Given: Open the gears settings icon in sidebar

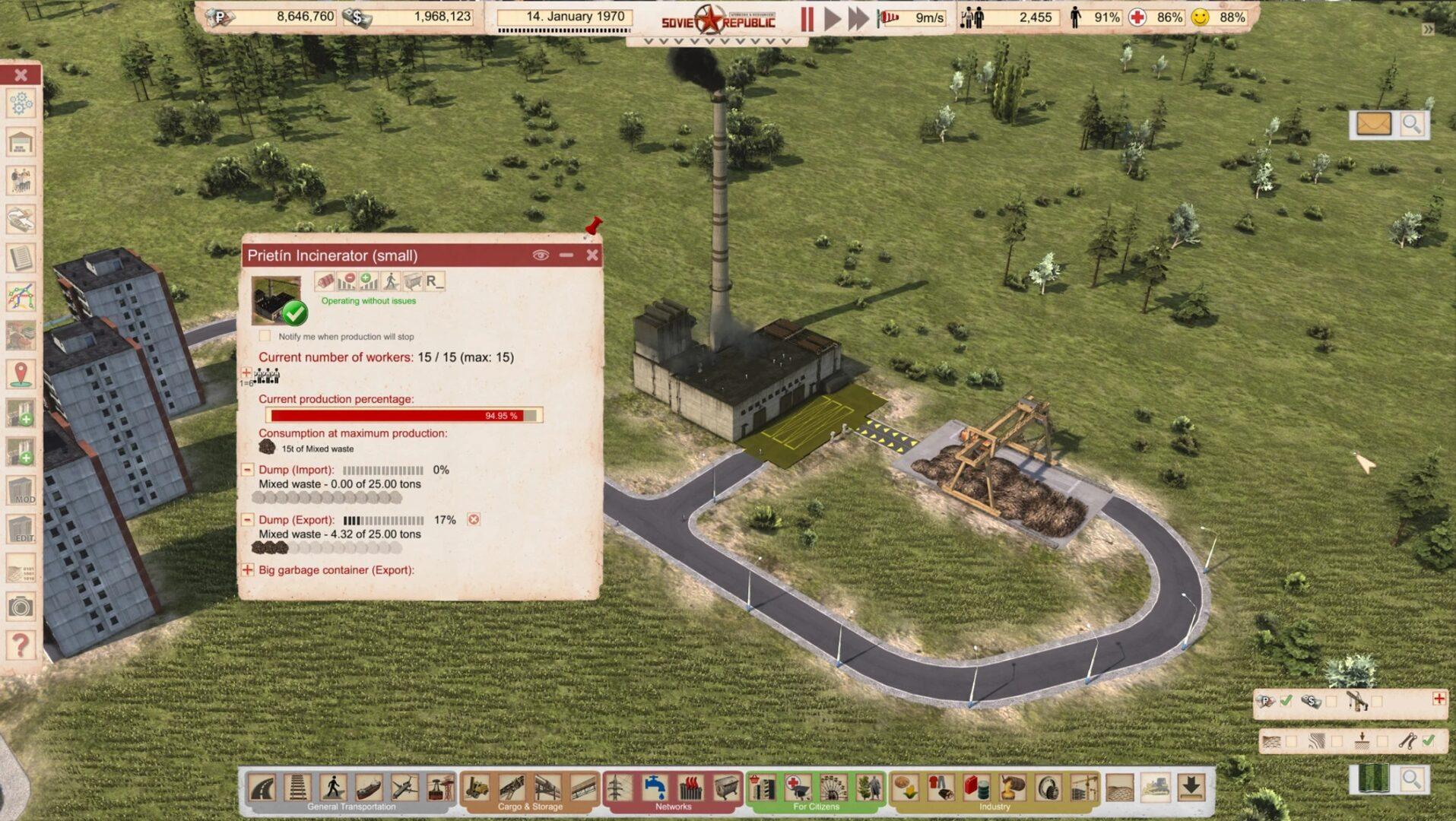Looking at the screenshot, I should point(21,103).
